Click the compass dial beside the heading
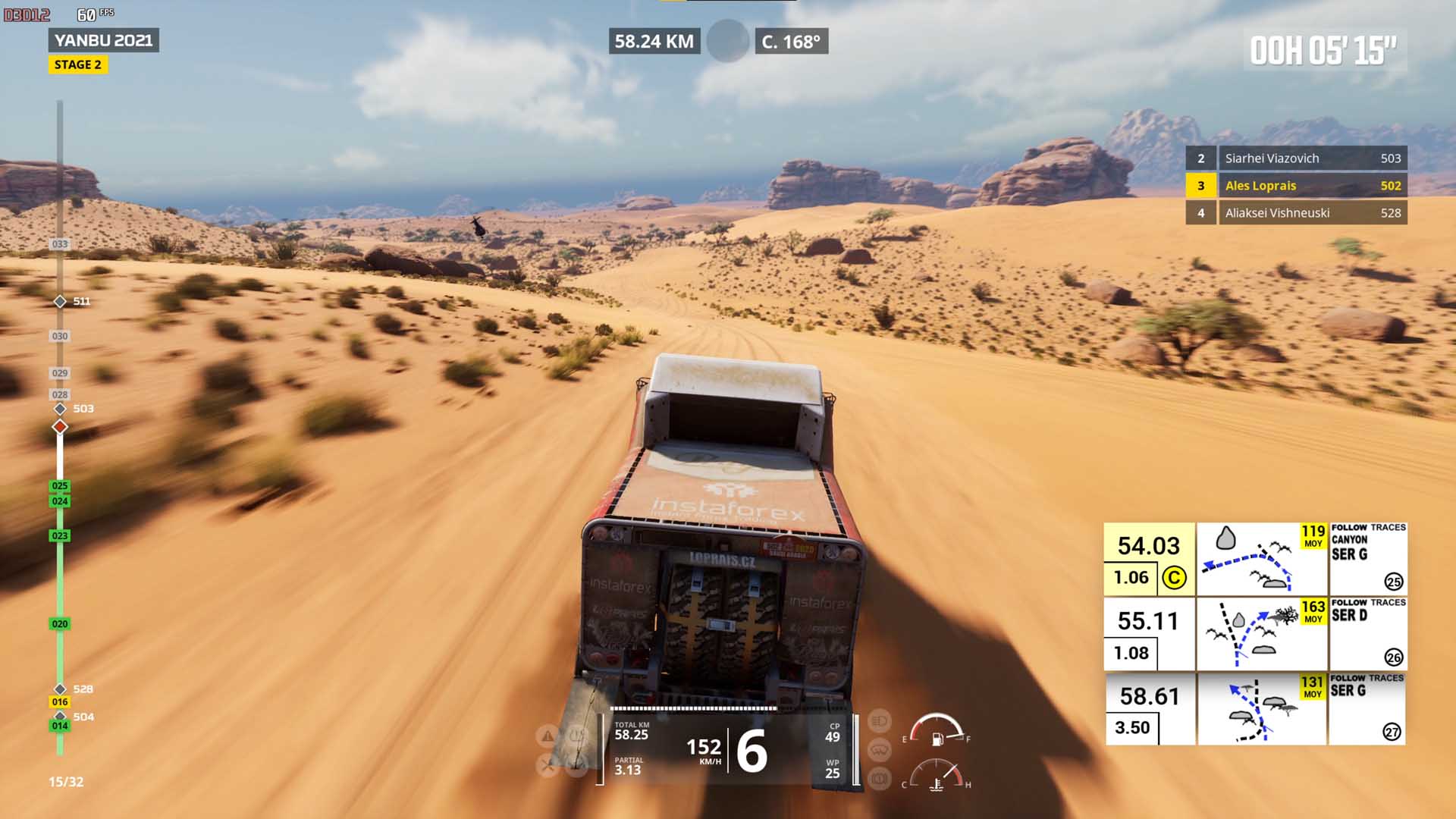Image resolution: width=1456 pixels, height=819 pixels. (x=728, y=41)
